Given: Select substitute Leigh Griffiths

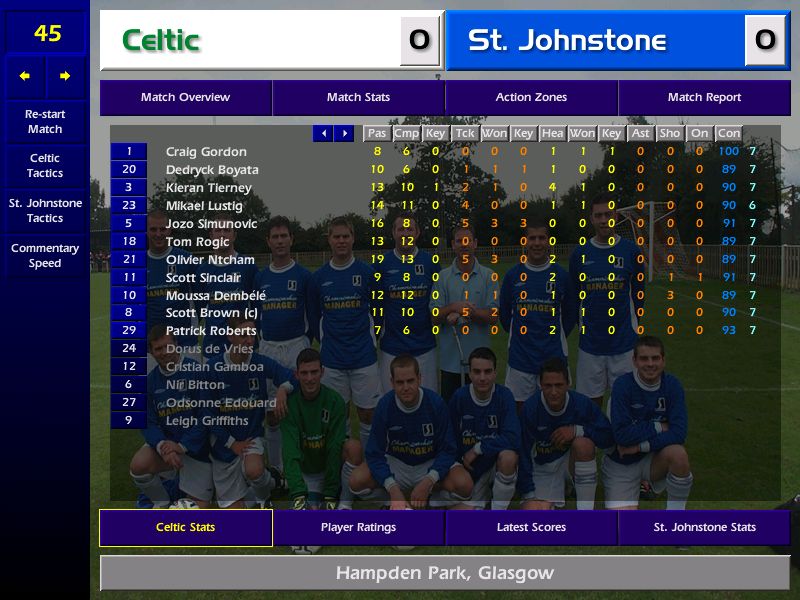Looking at the screenshot, I should tap(207, 421).
